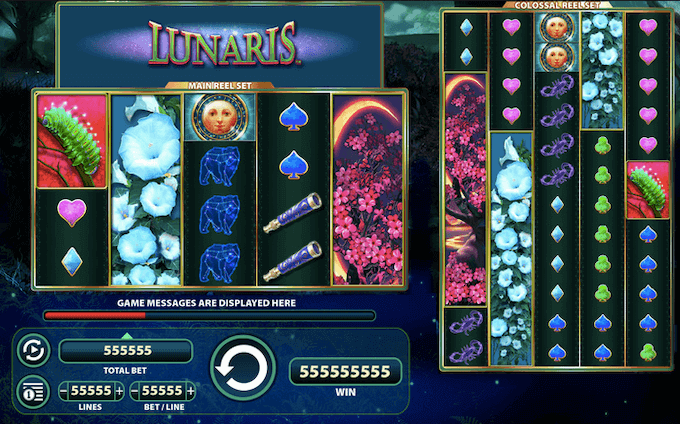Click the small arrow above Total Bet
Image resolution: width=680 pixels, height=424 pixels.
(126, 335)
